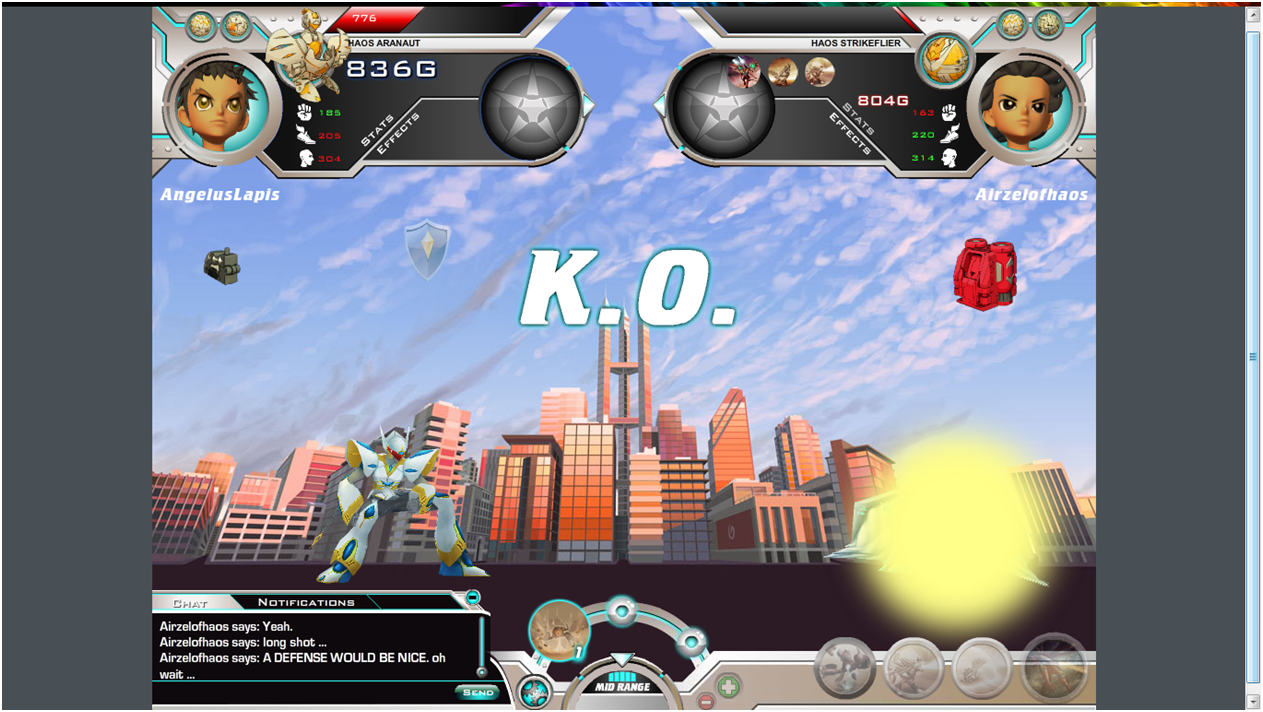Click the arrow beside the left star emblem
The image size is (1263, 712).
click(x=589, y=104)
